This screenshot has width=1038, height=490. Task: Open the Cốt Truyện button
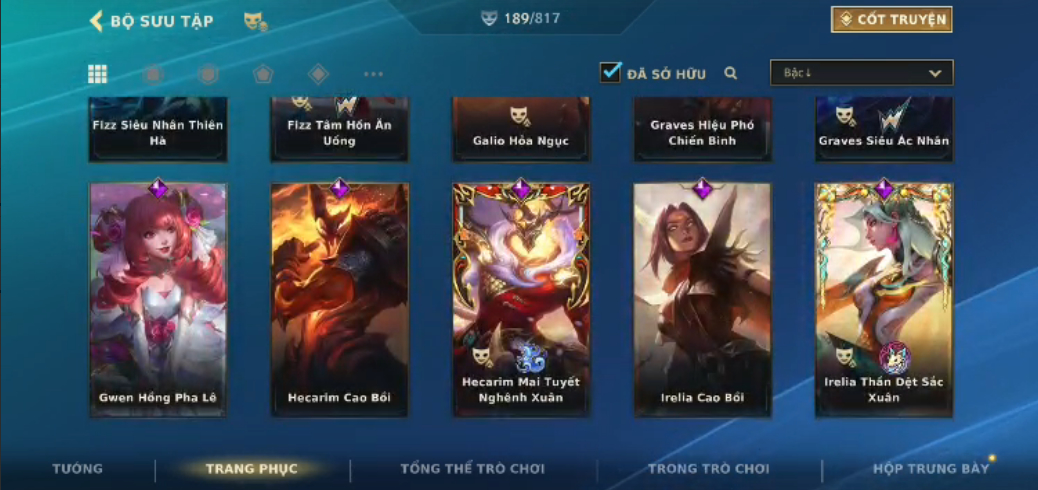[891, 19]
